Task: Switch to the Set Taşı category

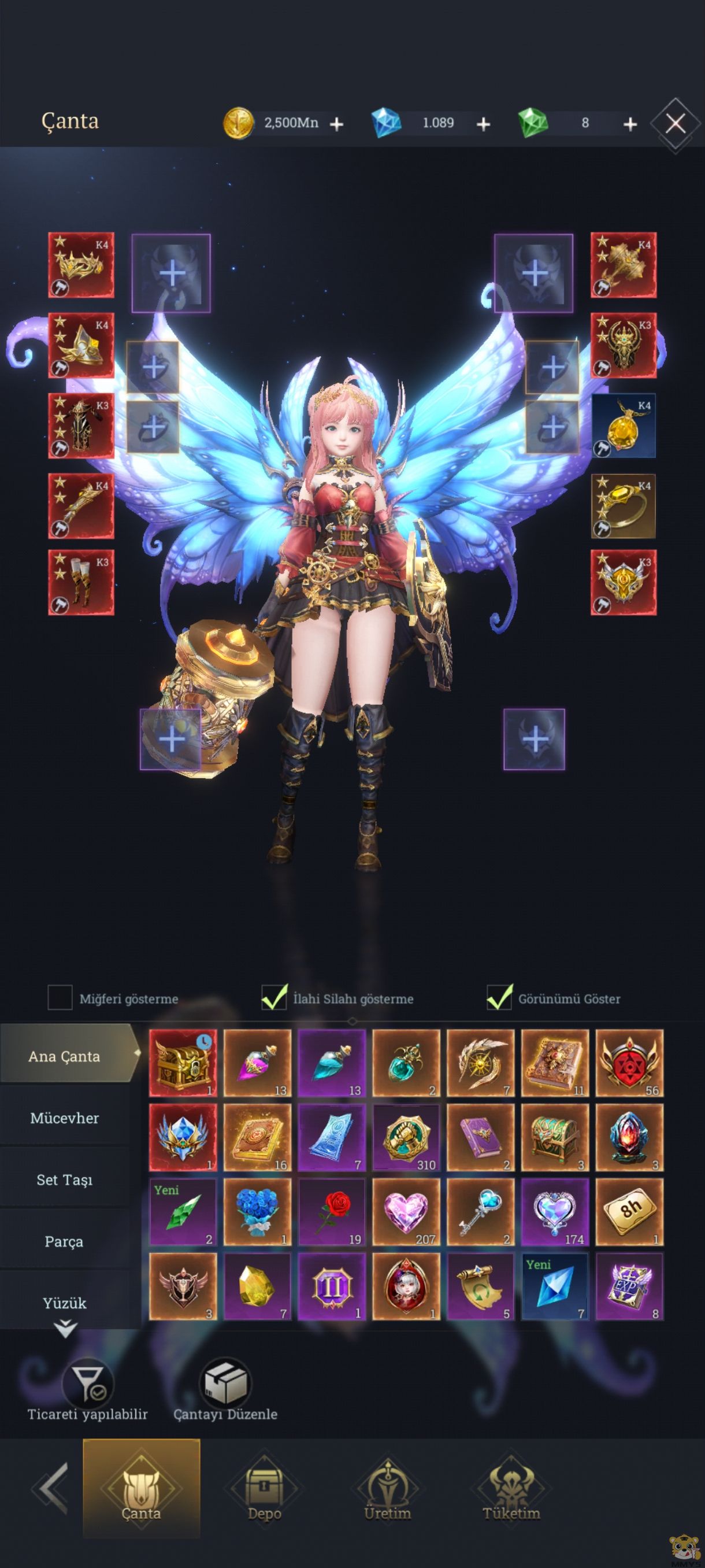Action: (x=65, y=1179)
